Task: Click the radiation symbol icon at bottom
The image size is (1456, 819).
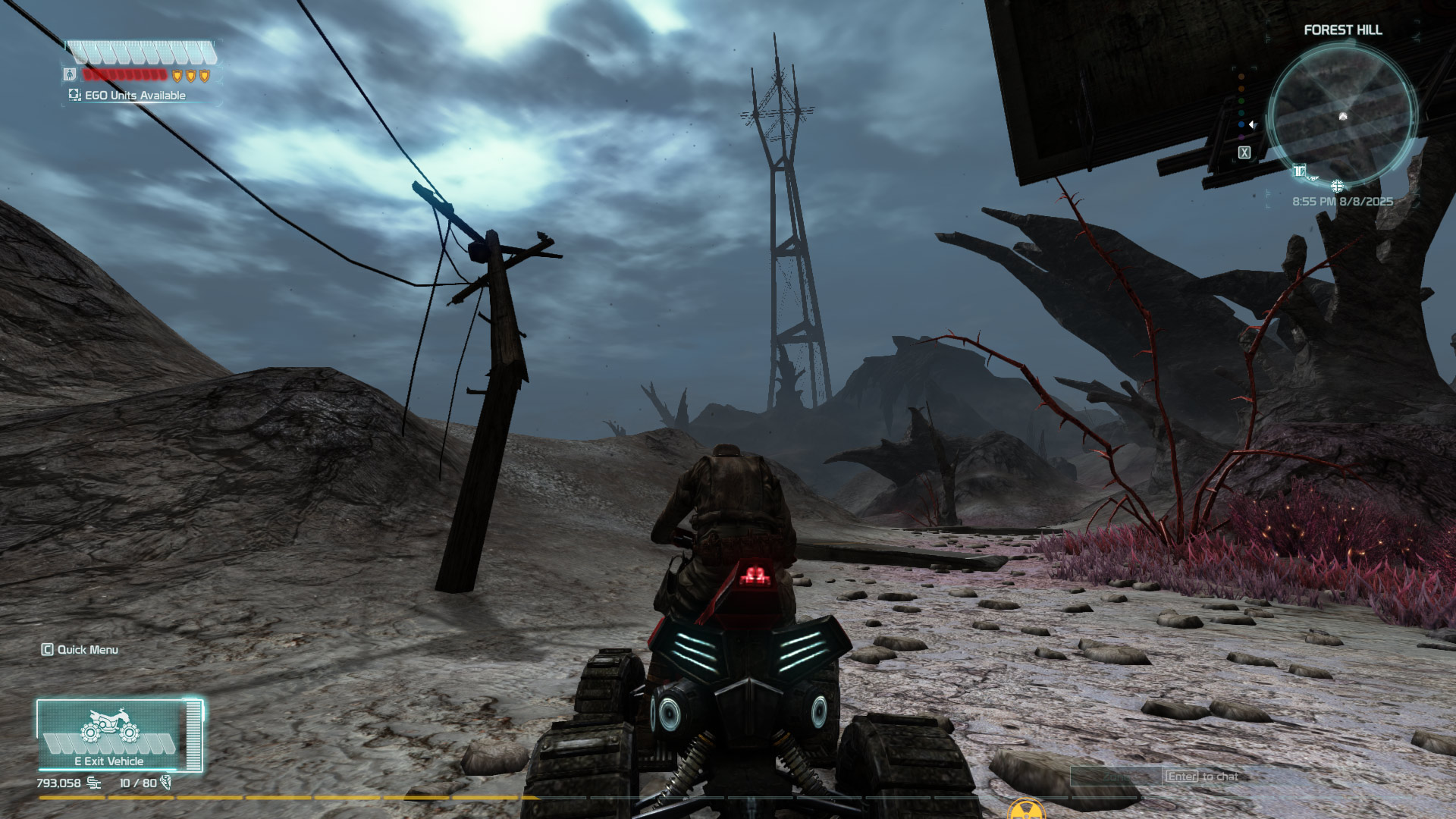Action: coord(1025,811)
